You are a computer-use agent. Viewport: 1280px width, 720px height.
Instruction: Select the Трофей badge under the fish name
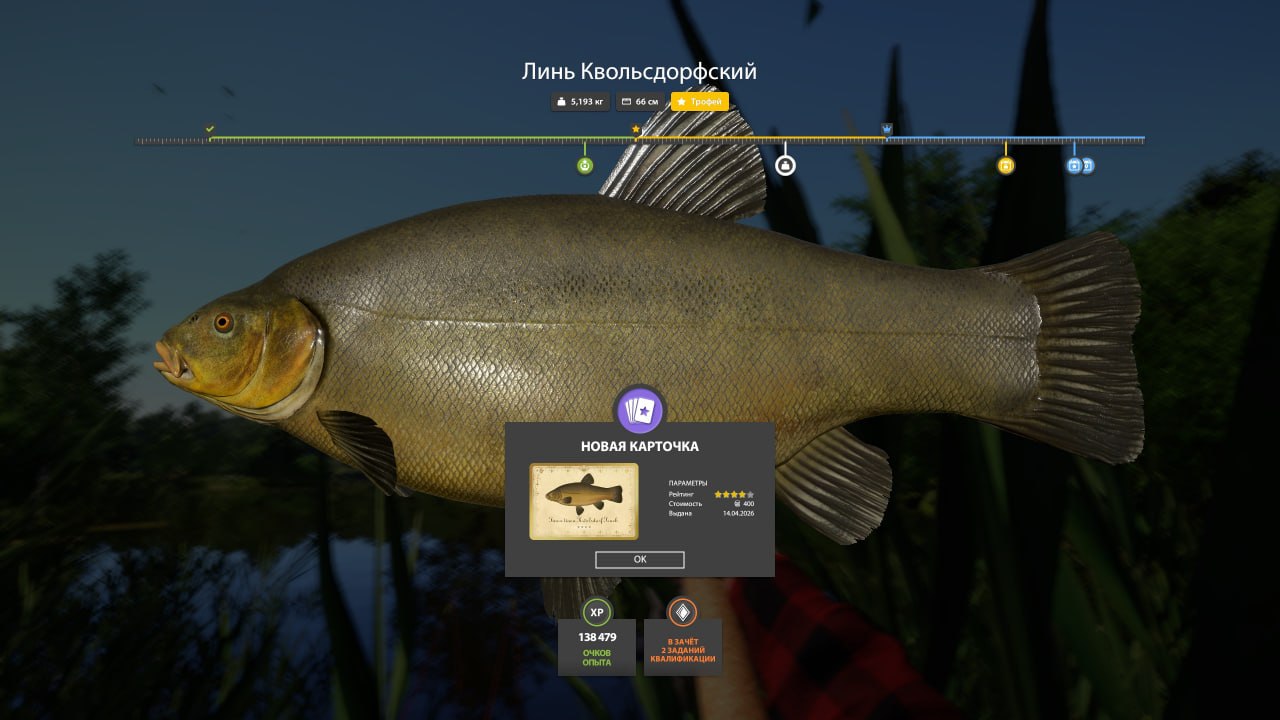700,102
